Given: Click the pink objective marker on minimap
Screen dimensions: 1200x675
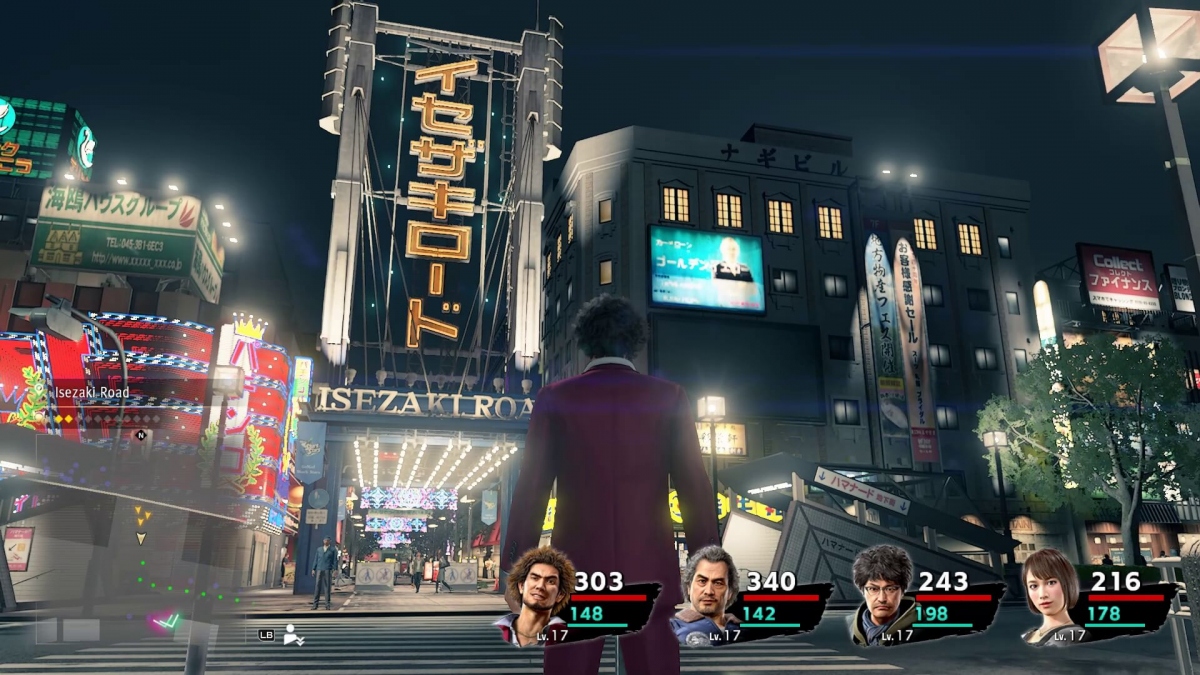Looking at the screenshot, I should [x=163, y=622].
